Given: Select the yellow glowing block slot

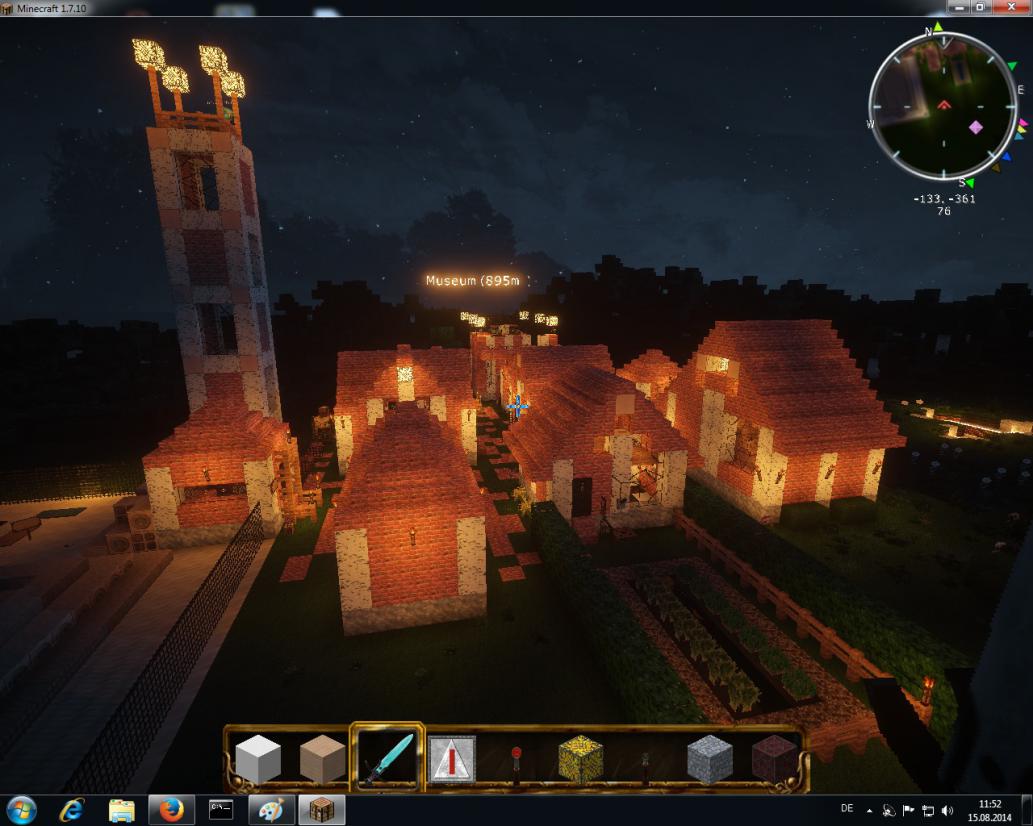Looking at the screenshot, I should 581,760.
